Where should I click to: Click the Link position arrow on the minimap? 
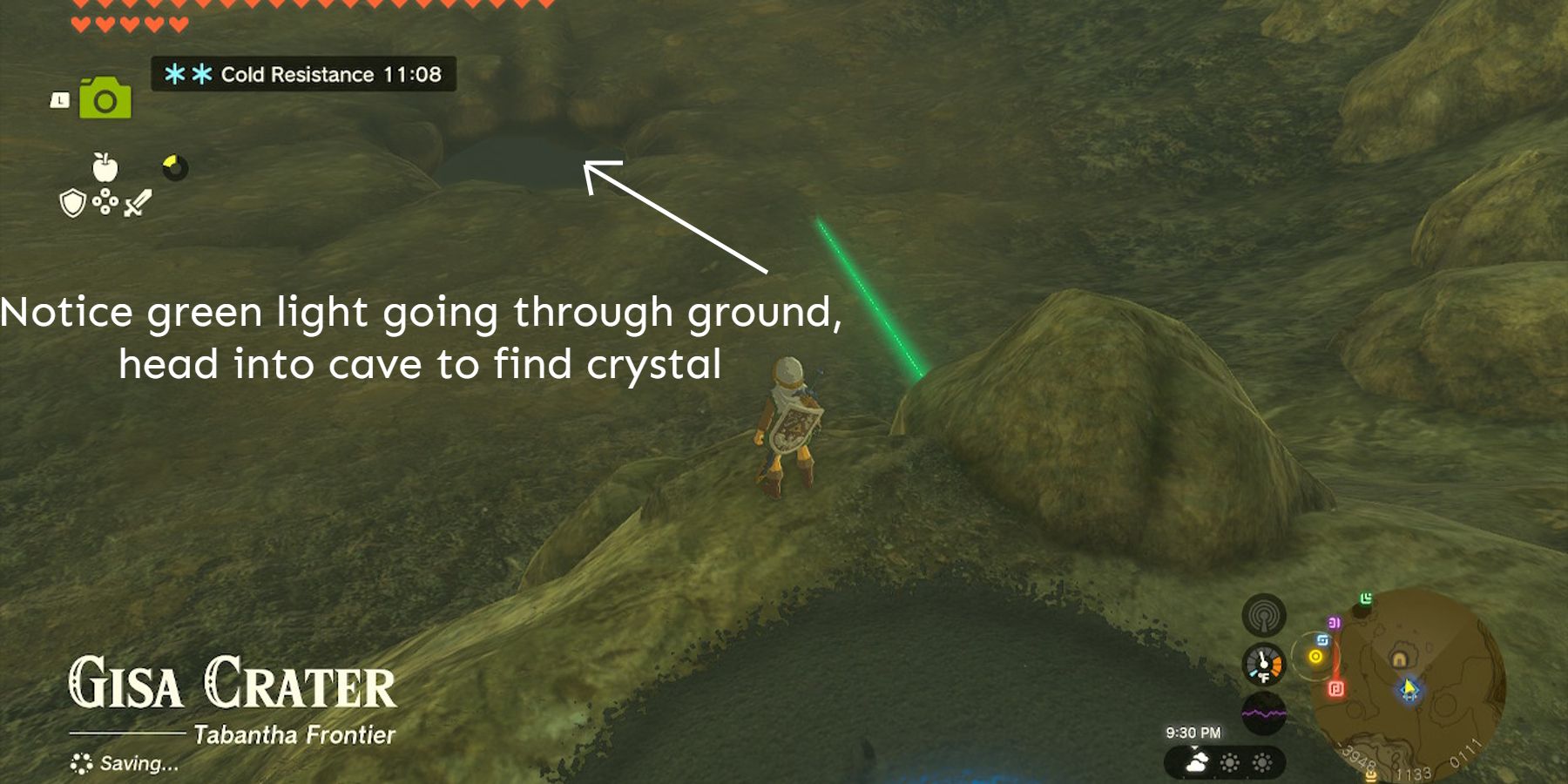1408,689
